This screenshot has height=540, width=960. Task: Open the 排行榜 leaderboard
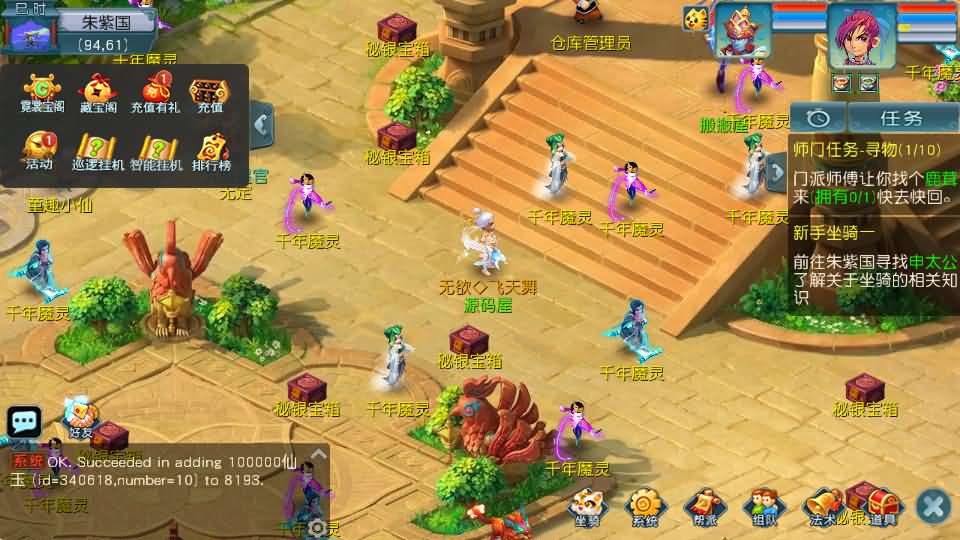[x=210, y=150]
